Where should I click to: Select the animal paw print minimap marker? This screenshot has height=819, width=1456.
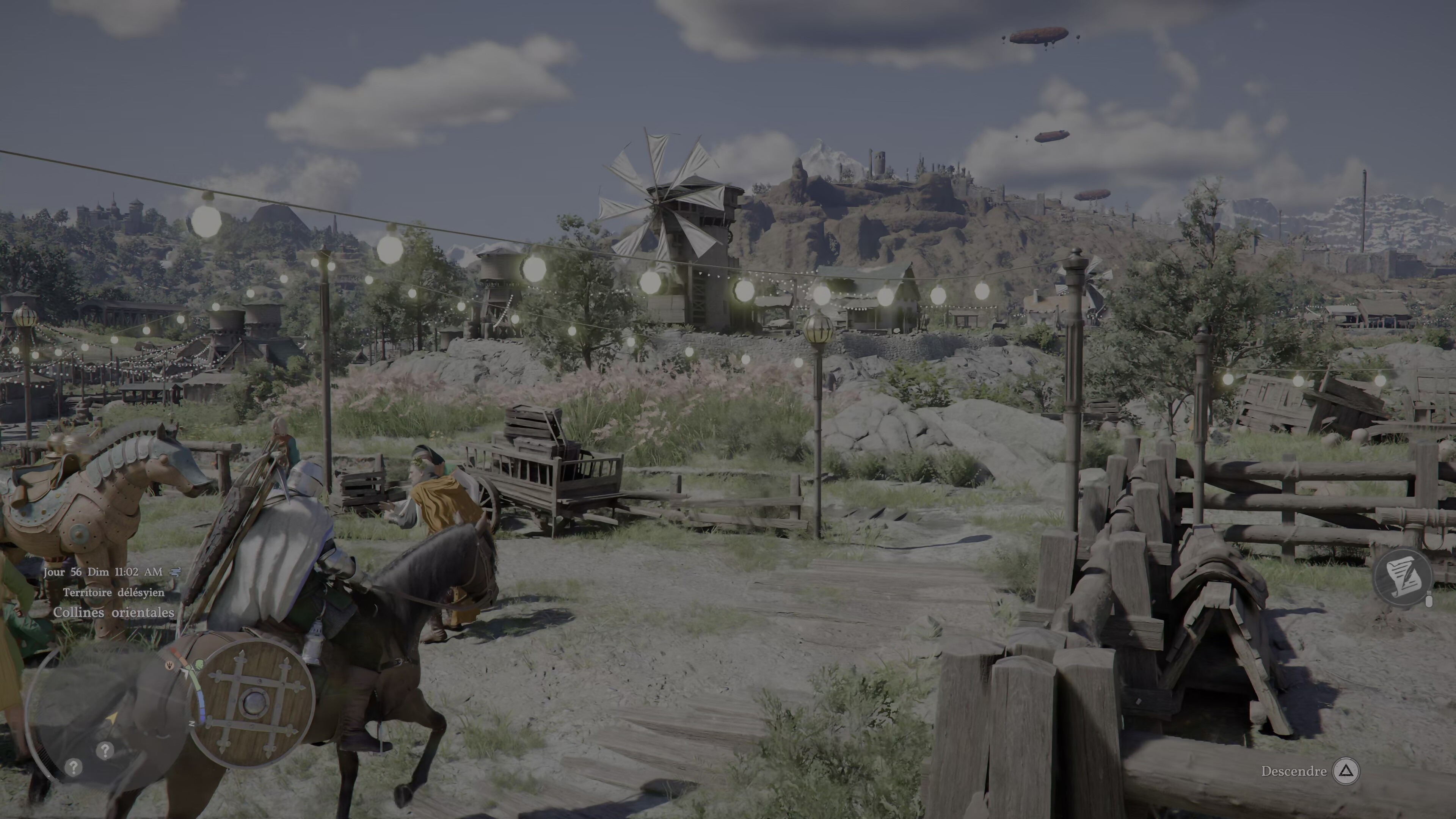[169, 665]
